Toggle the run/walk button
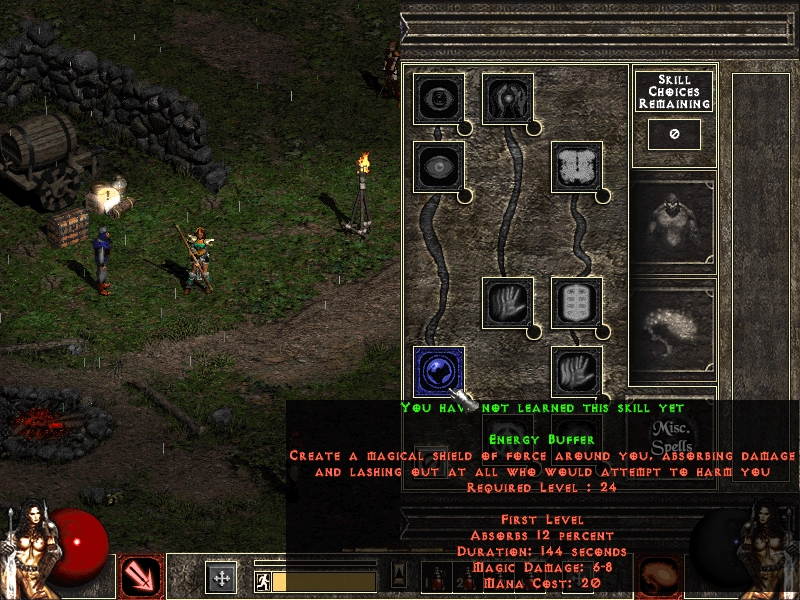Screen dimensions: 800x600 262,580
